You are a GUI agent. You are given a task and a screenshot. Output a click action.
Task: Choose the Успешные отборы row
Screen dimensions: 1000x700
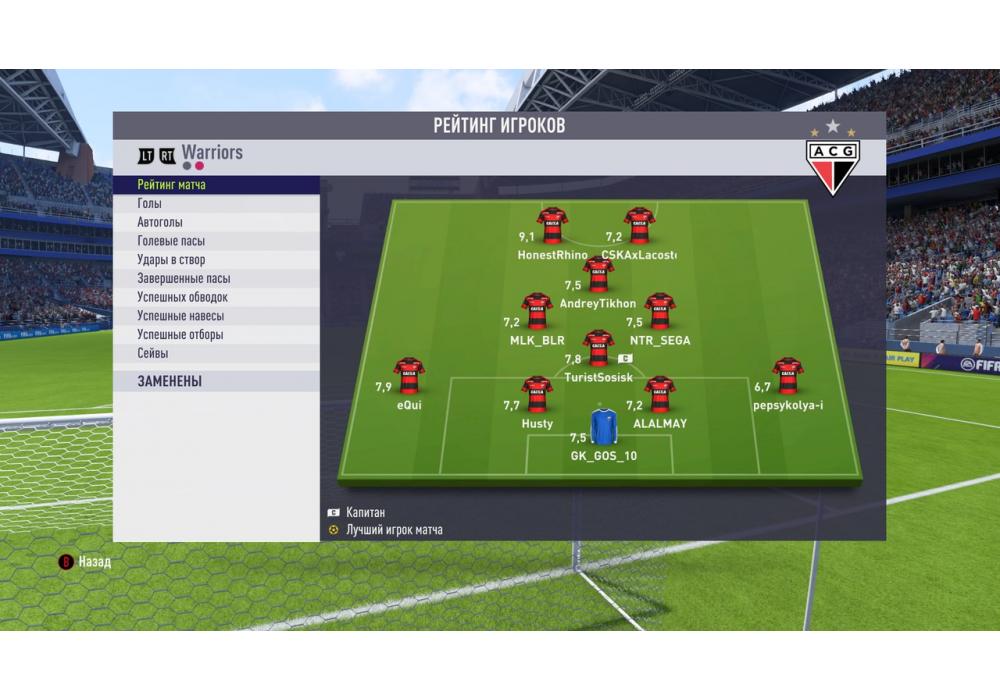coord(216,335)
